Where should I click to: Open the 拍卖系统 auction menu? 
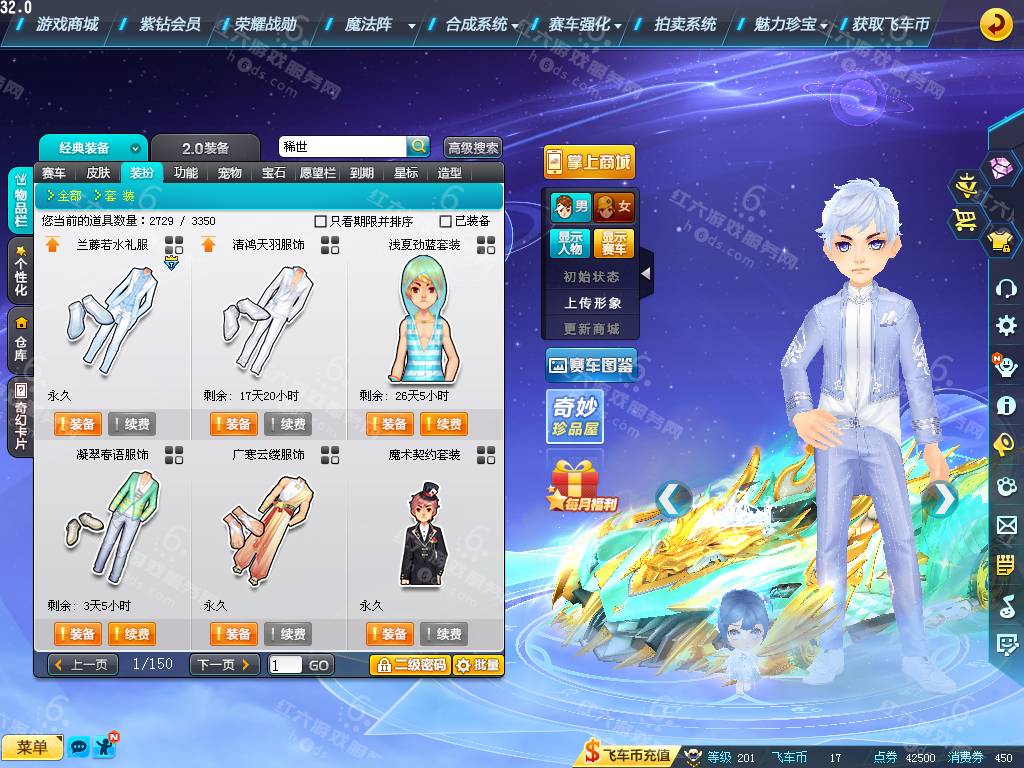(x=685, y=24)
